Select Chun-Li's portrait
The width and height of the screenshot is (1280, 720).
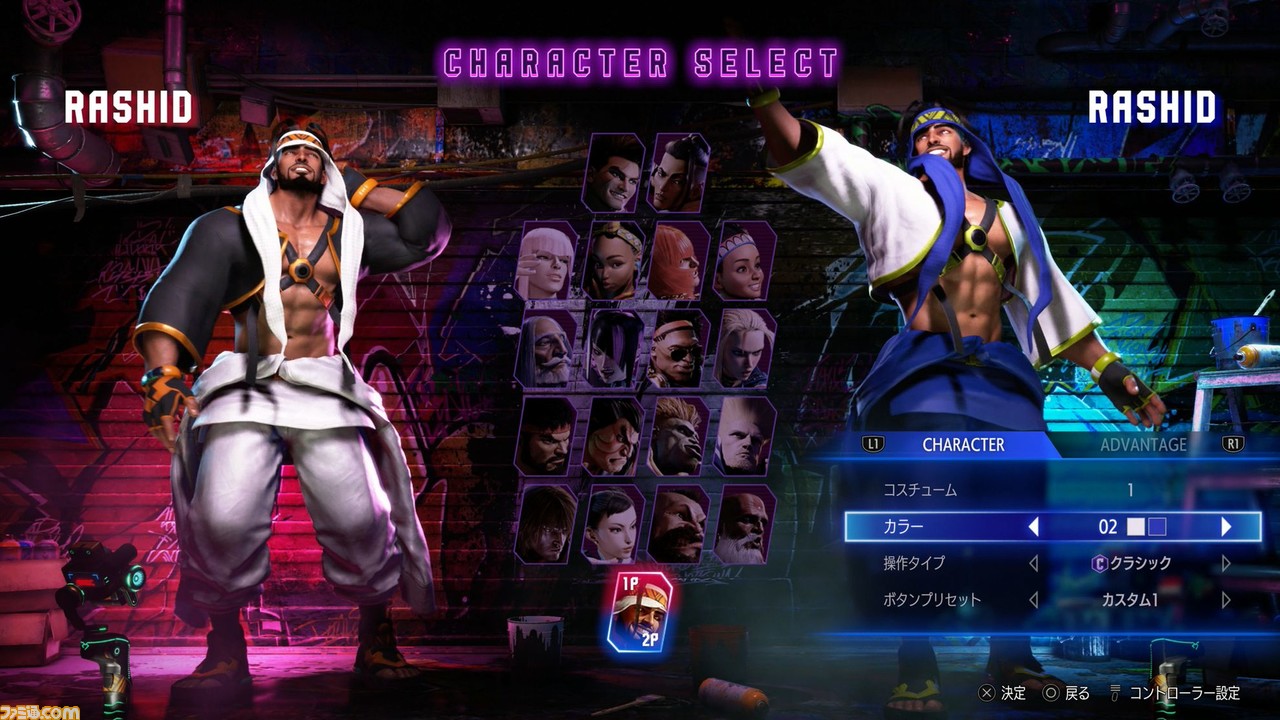614,523
